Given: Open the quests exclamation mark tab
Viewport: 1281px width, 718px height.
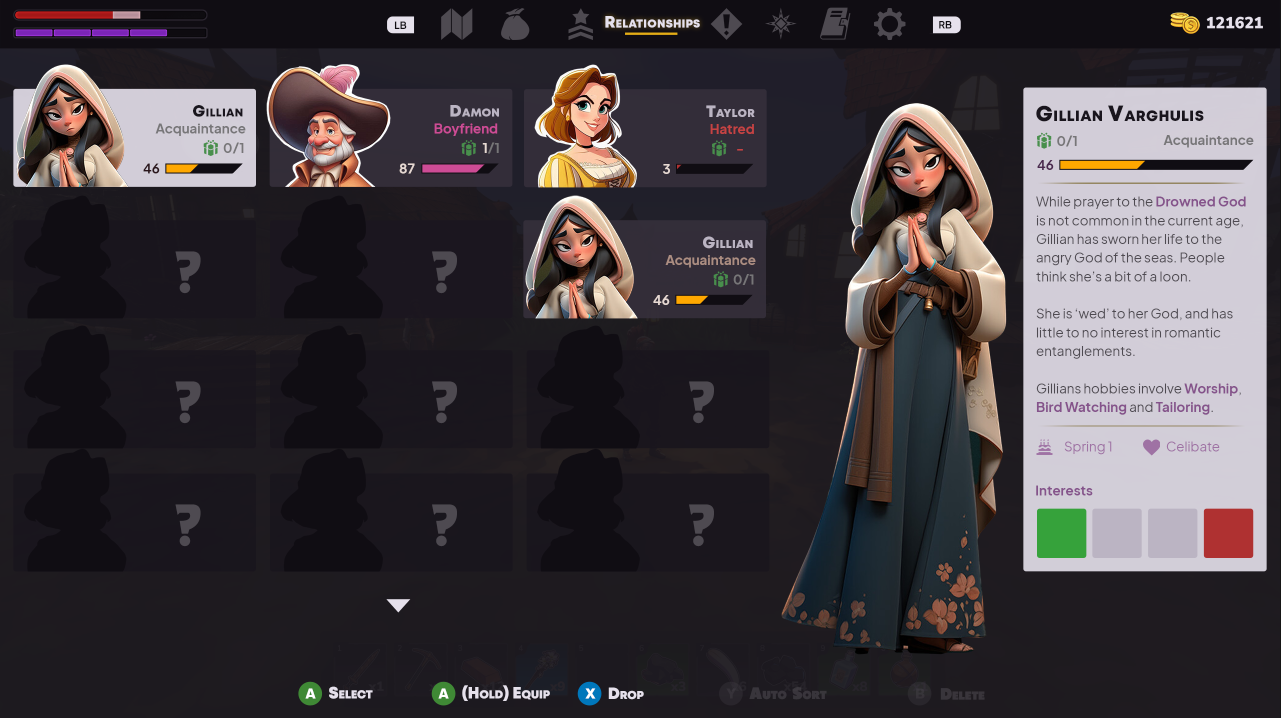Looking at the screenshot, I should (726, 24).
